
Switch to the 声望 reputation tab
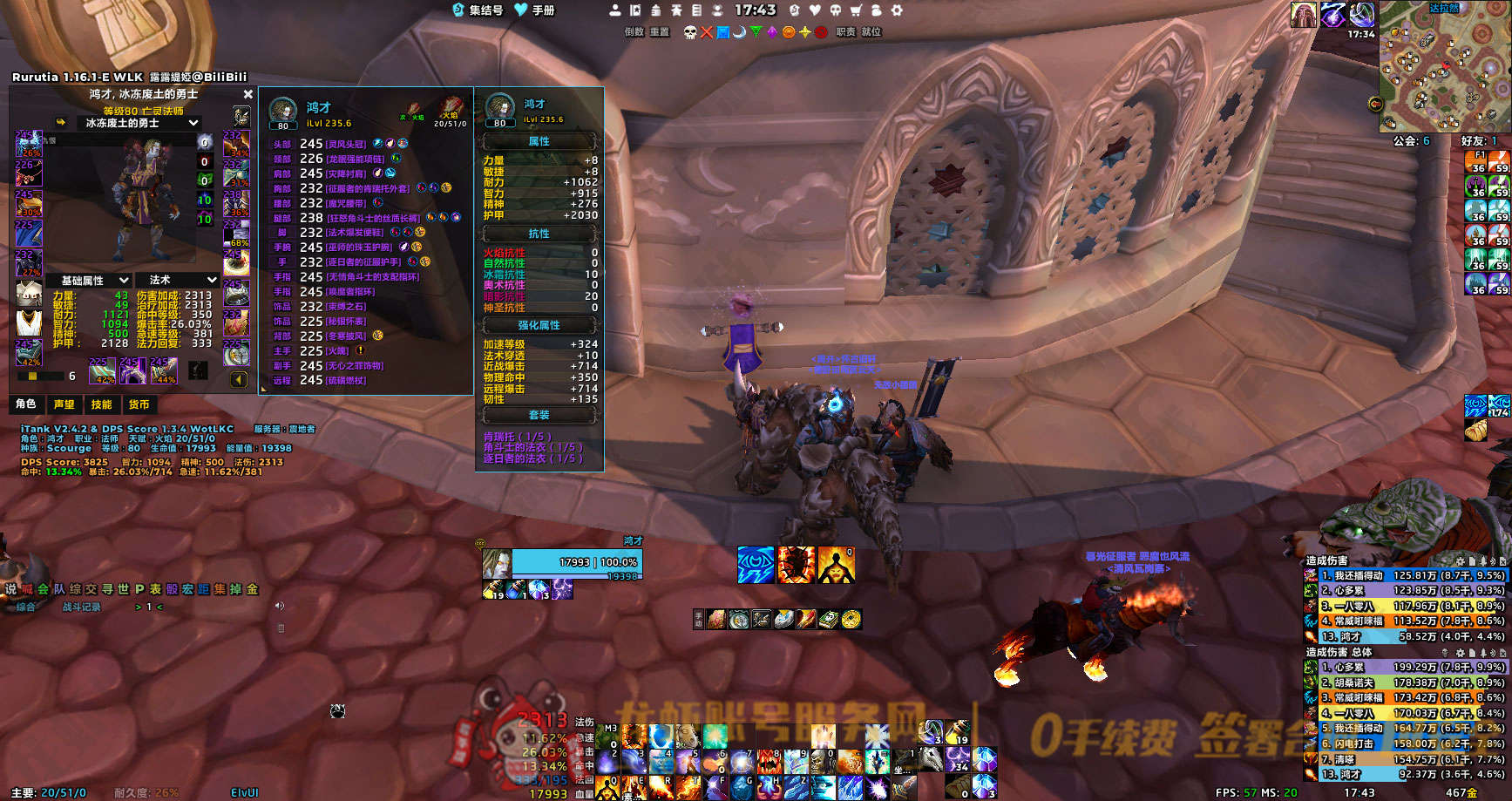pyautogui.click(x=64, y=404)
